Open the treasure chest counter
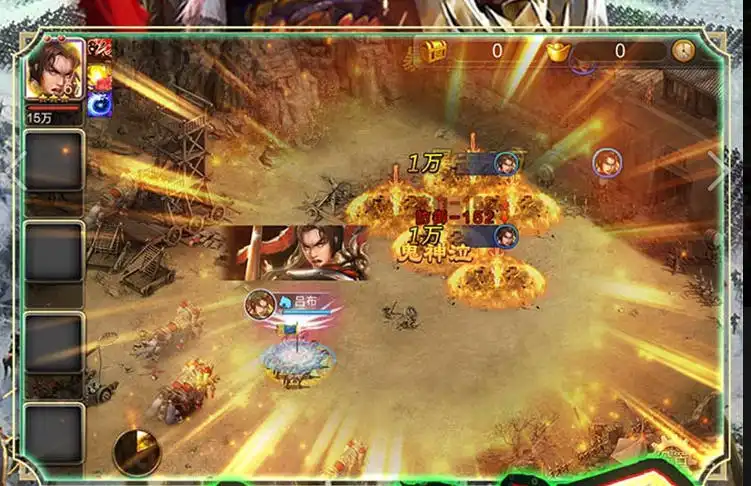751x486 pixels. pos(435,51)
